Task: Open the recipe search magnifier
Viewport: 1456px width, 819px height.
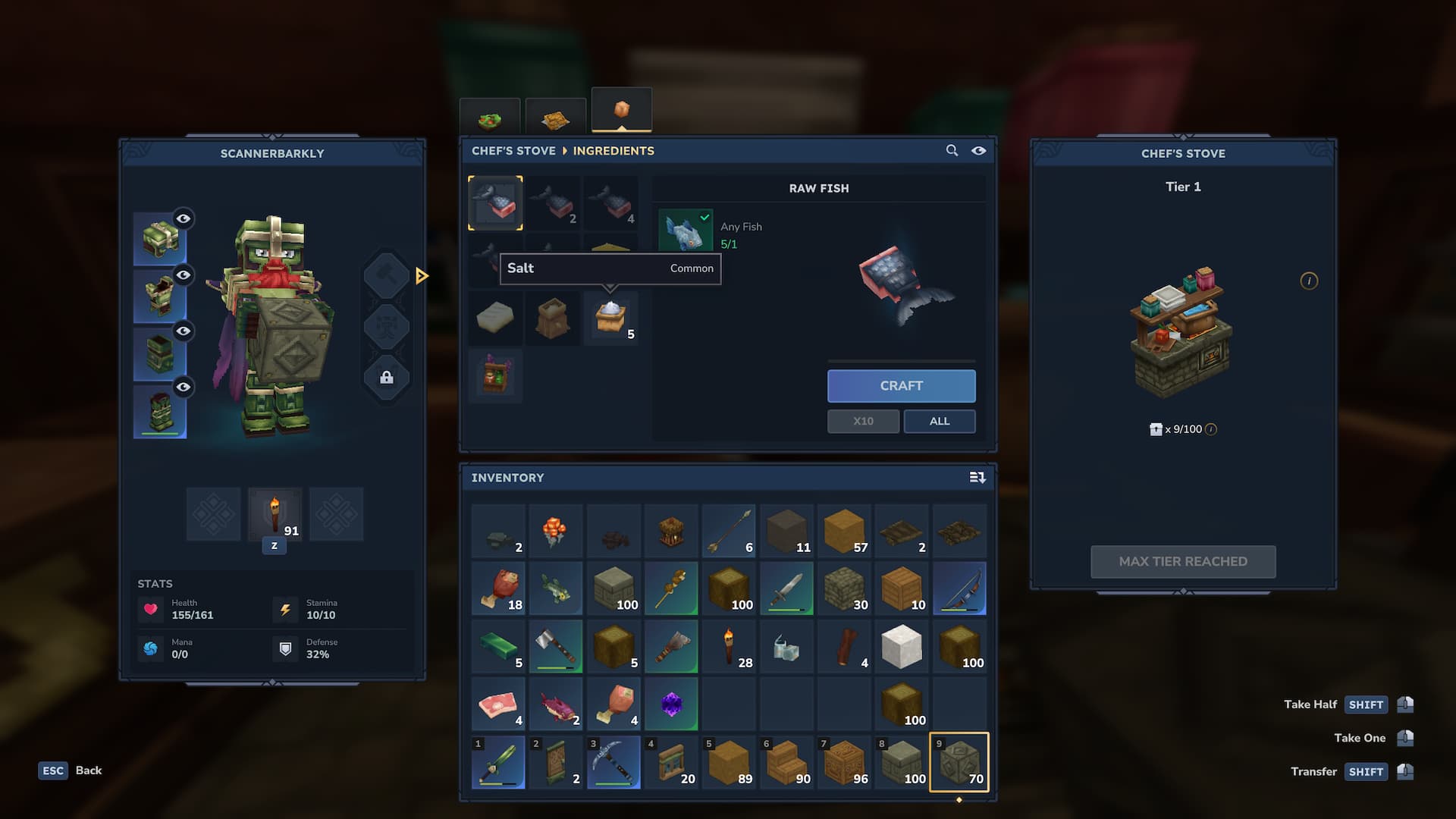Action: [x=952, y=151]
